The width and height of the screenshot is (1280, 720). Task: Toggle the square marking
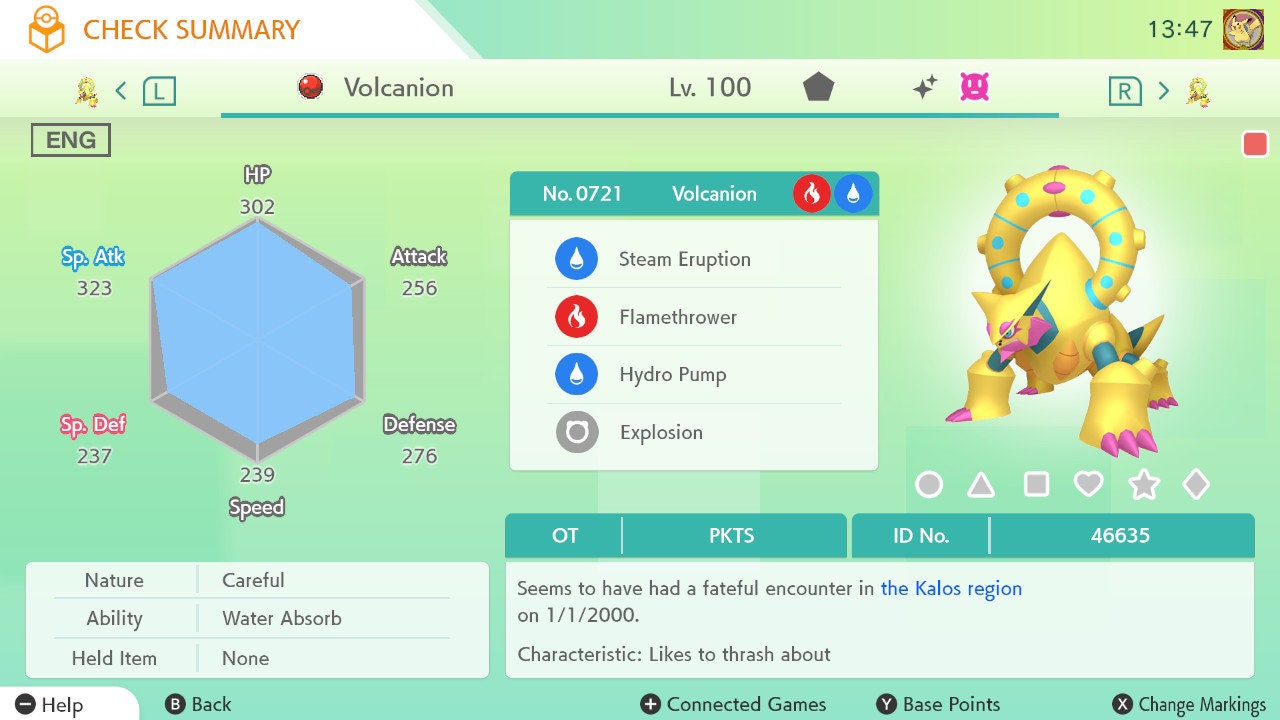(x=1036, y=485)
